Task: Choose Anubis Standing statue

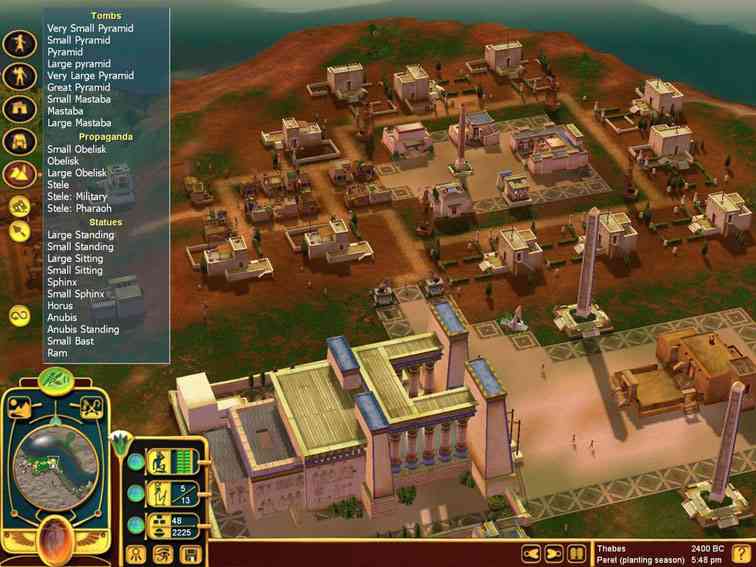Action: pyautogui.click(x=83, y=329)
